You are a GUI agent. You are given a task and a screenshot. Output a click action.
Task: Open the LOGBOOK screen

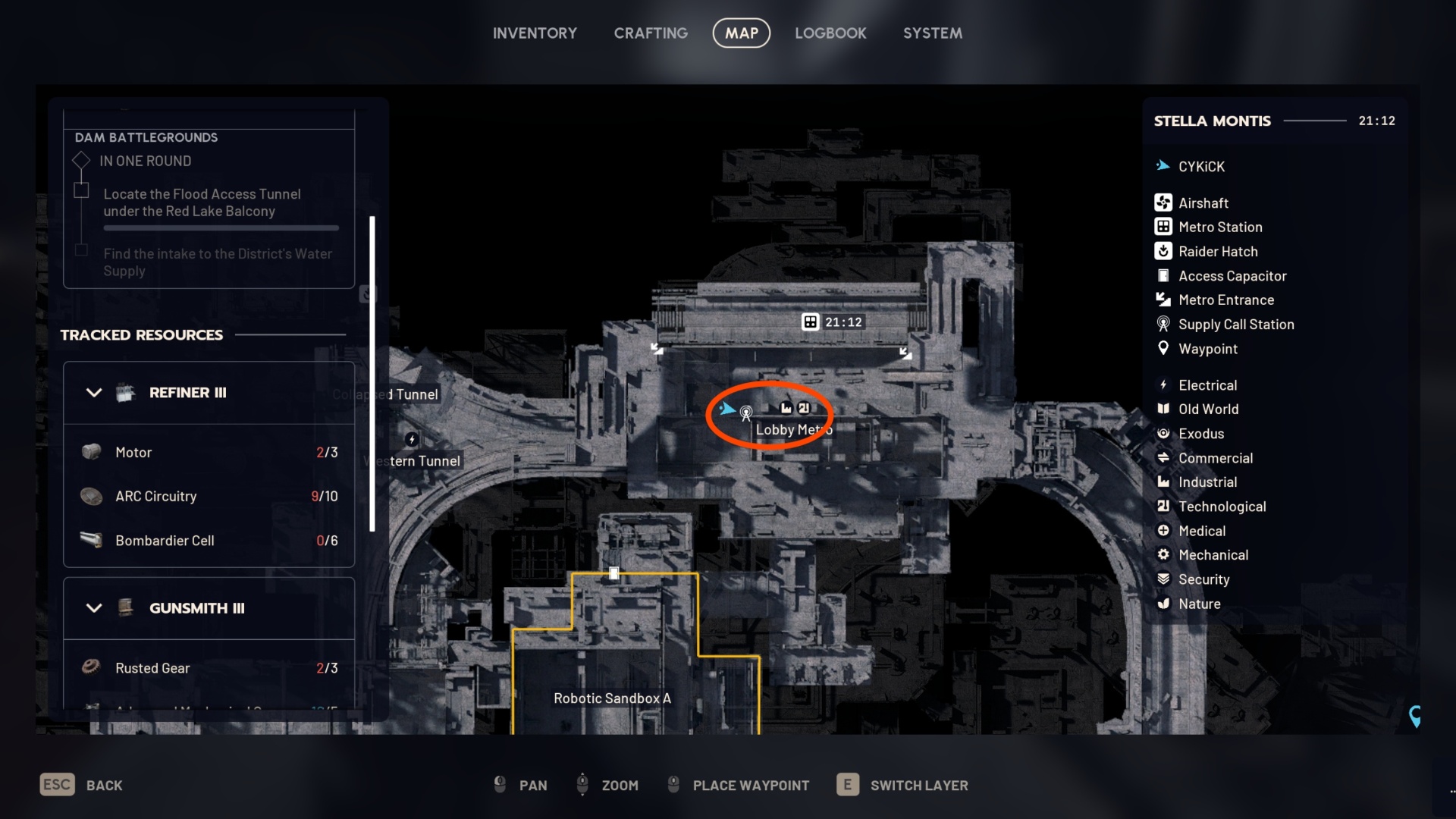(830, 33)
